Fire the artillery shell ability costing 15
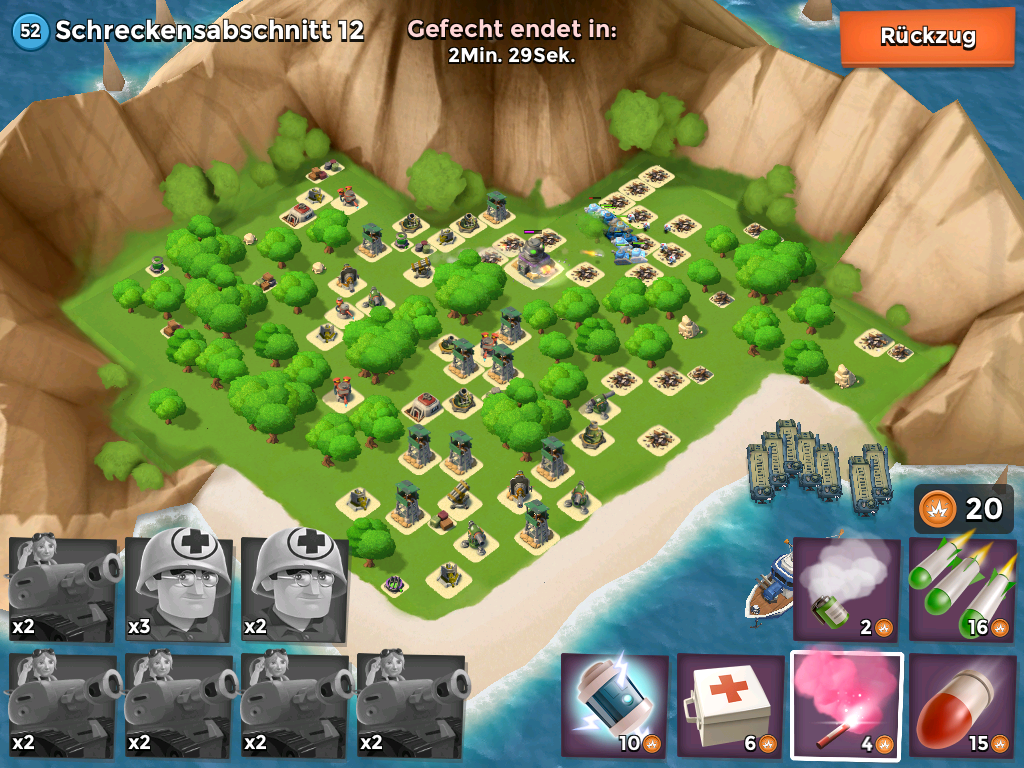Image resolution: width=1024 pixels, height=768 pixels. pyautogui.click(x=962, y=704)
